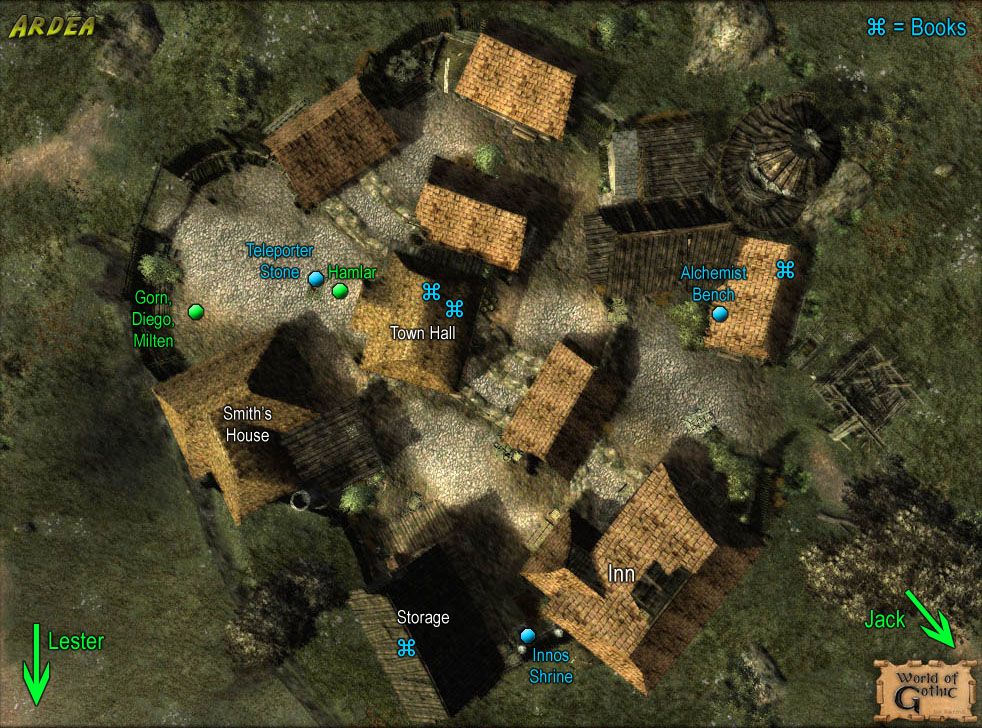982x728 pixels.
Task: Pick the Alchemist Bench blue marker
Action: point(720,314)
